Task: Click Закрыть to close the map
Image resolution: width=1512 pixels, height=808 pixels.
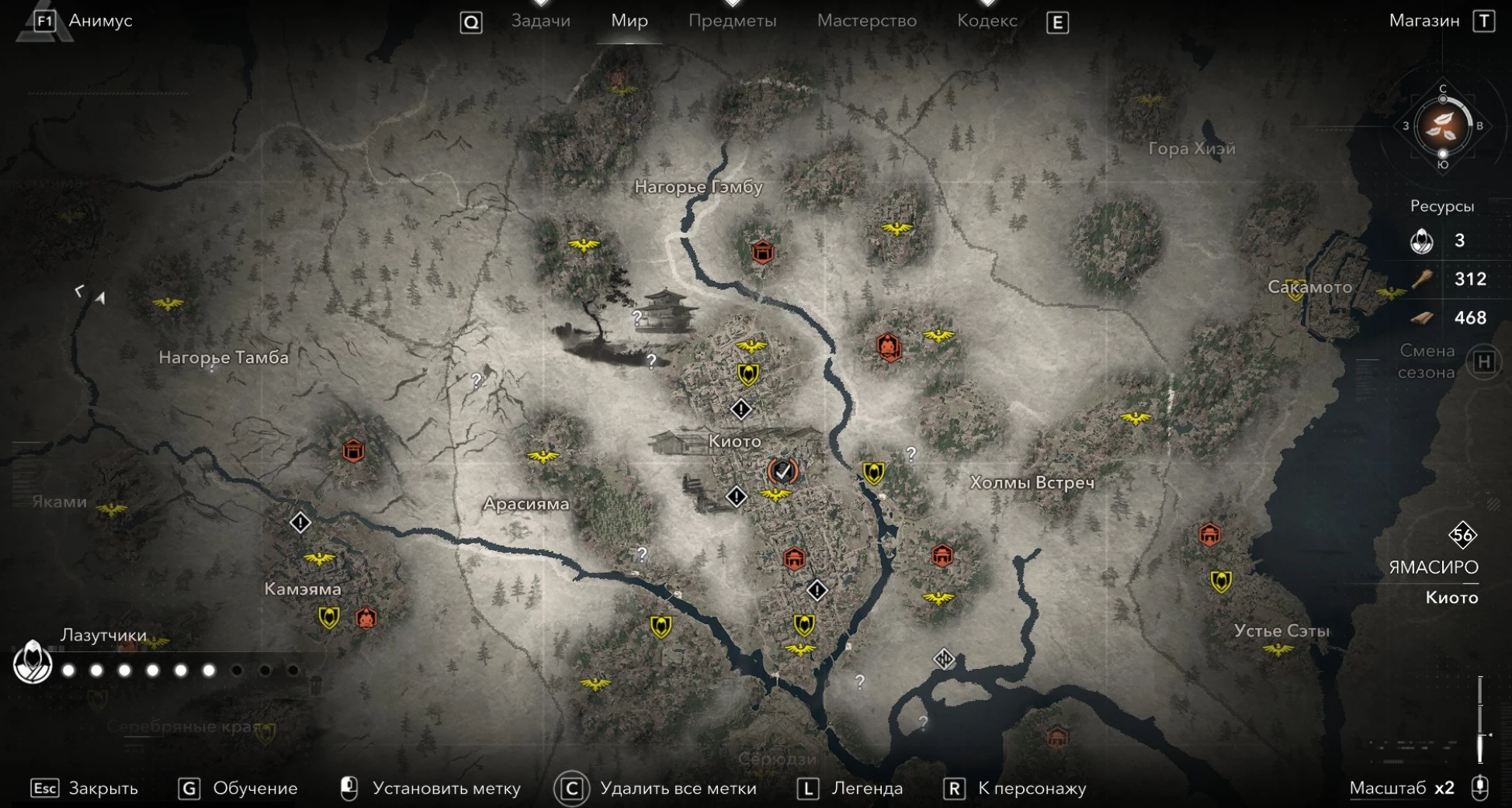Action: 102,789
